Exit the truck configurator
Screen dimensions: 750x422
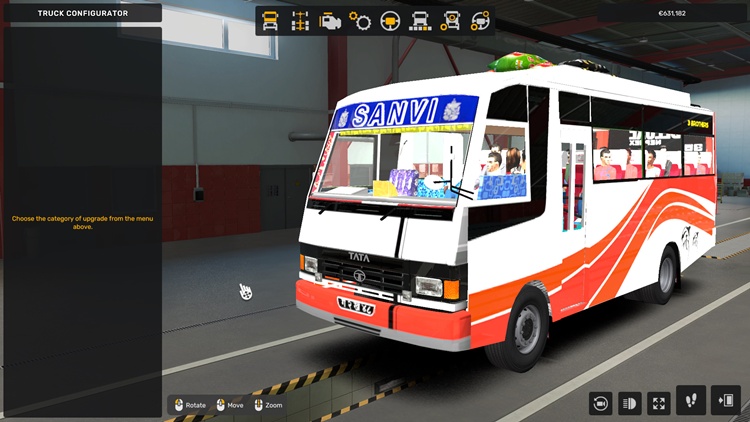(x=725, y=401)
